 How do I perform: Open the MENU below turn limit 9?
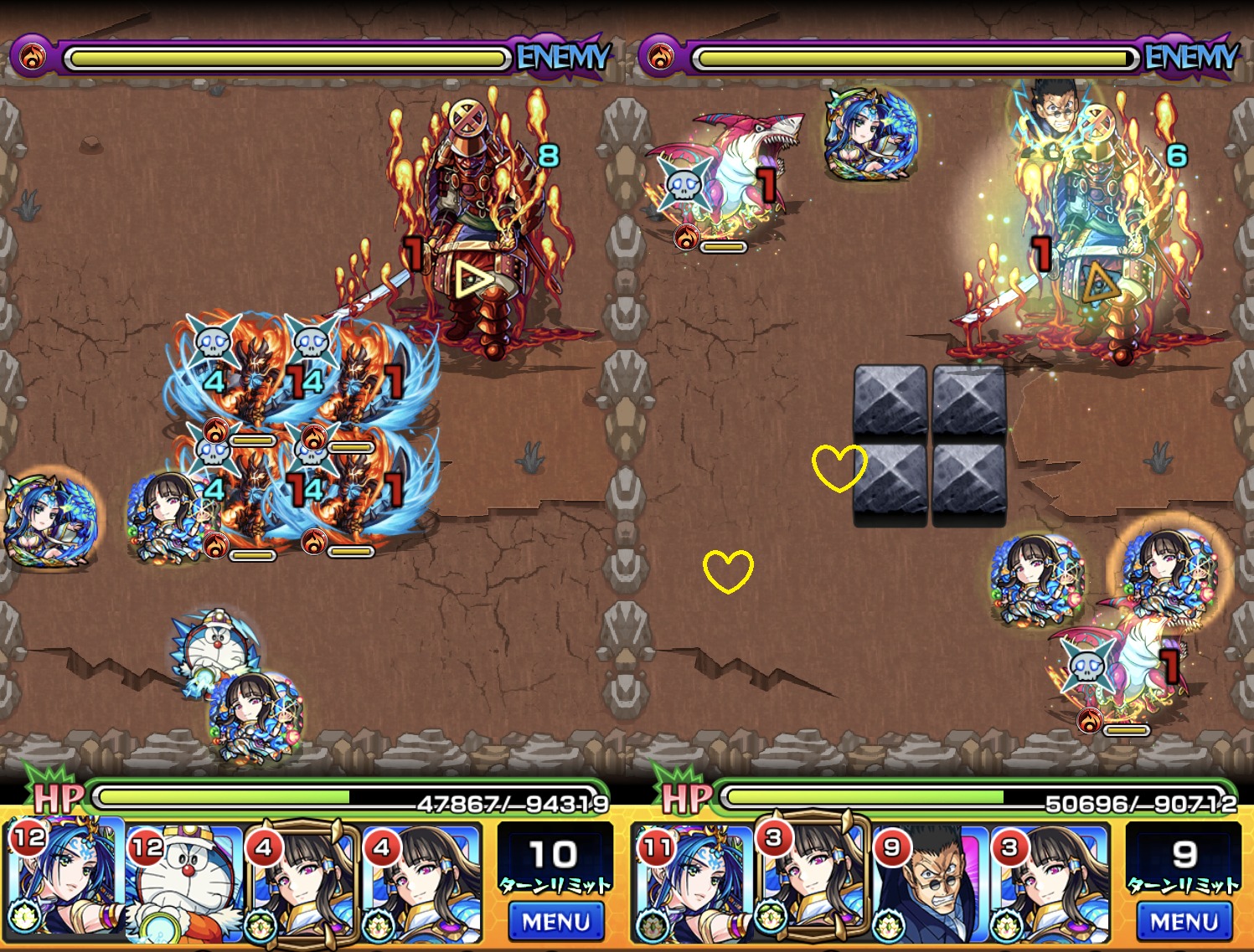pyautogui.click(x=1184, y=922)
